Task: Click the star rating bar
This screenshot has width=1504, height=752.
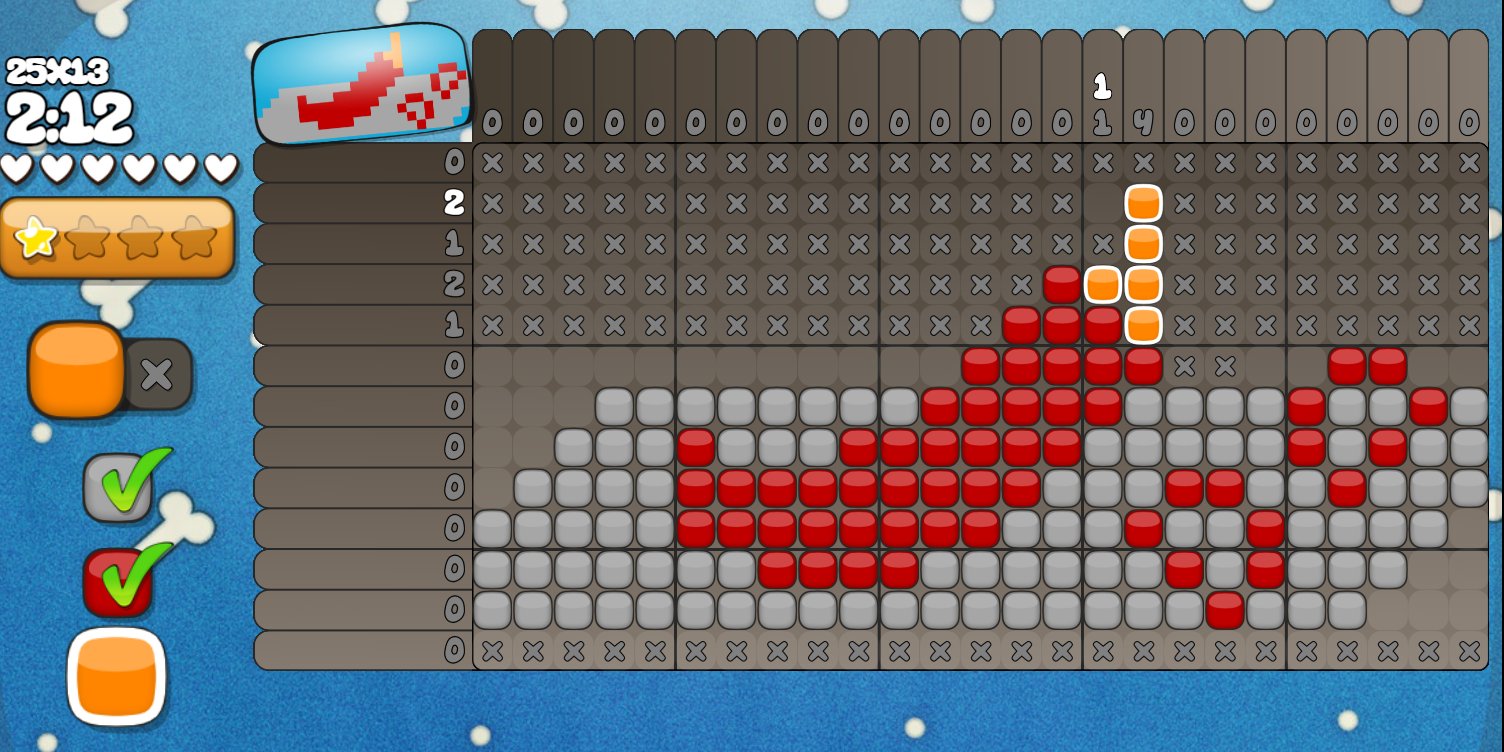Action: (x=117, y=238)
